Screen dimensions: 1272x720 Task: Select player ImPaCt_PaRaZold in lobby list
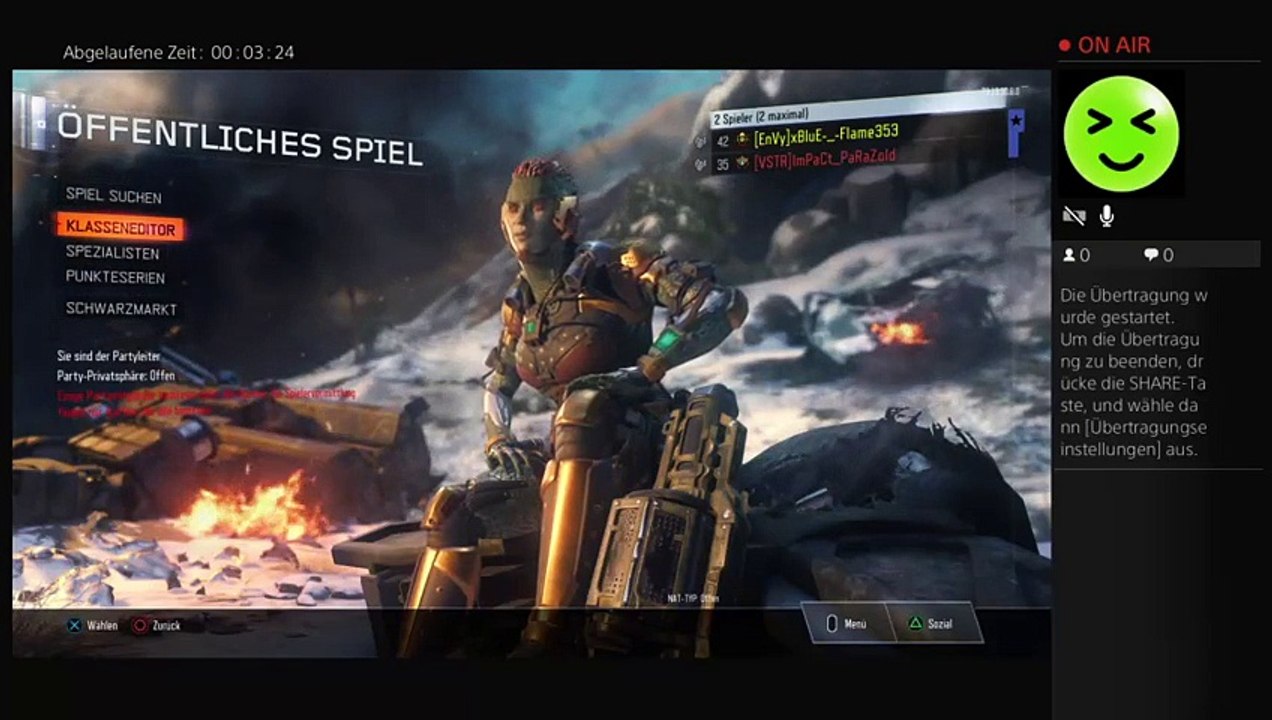[x=824, y=157]
